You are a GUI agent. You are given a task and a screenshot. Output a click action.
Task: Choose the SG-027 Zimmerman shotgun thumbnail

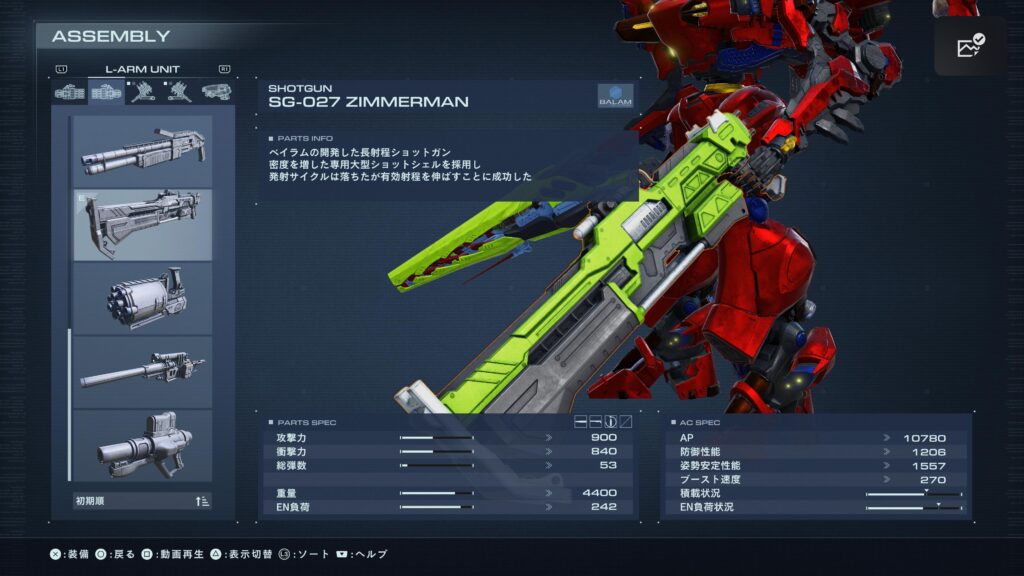(x=142, y=224)
